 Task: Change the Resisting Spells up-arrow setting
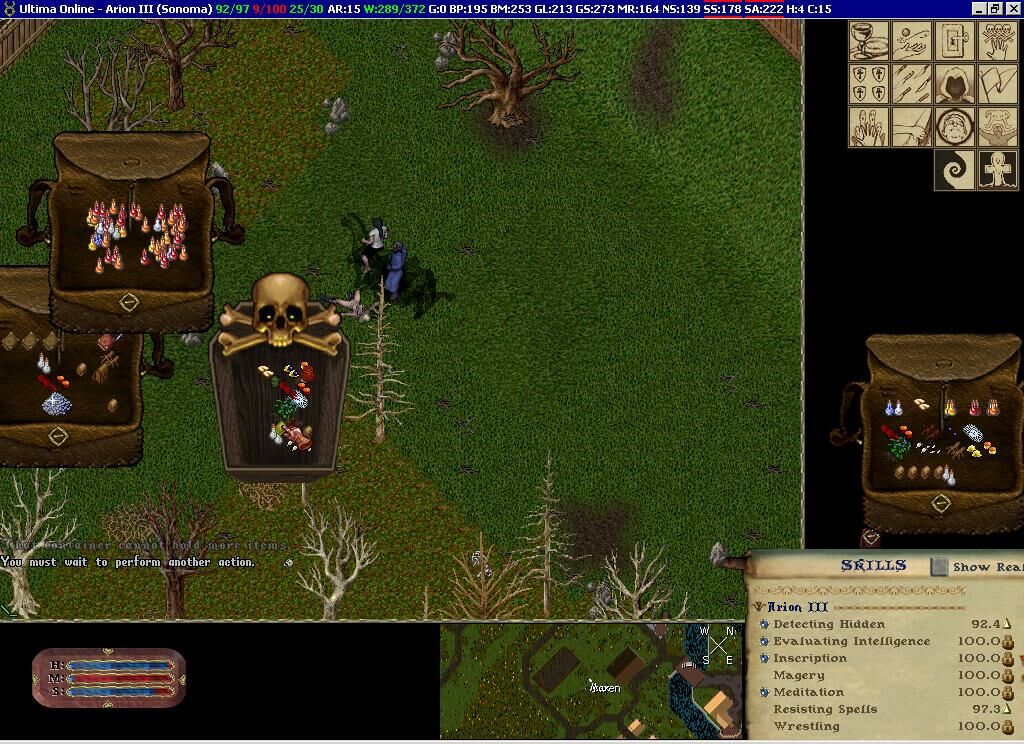pyautogui.click(x=1007, y=709)
